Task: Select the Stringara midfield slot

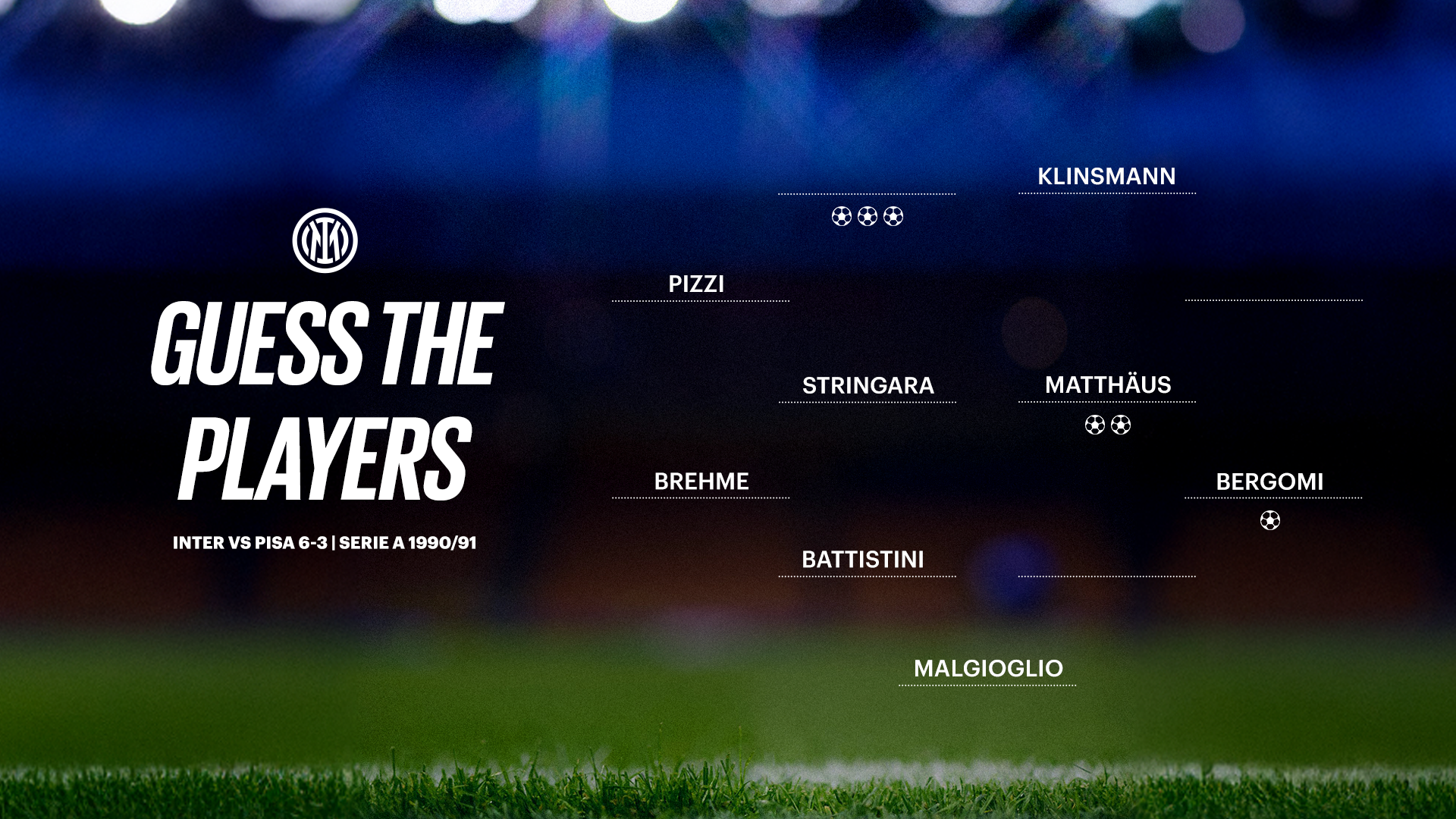Action: (868, 386)
